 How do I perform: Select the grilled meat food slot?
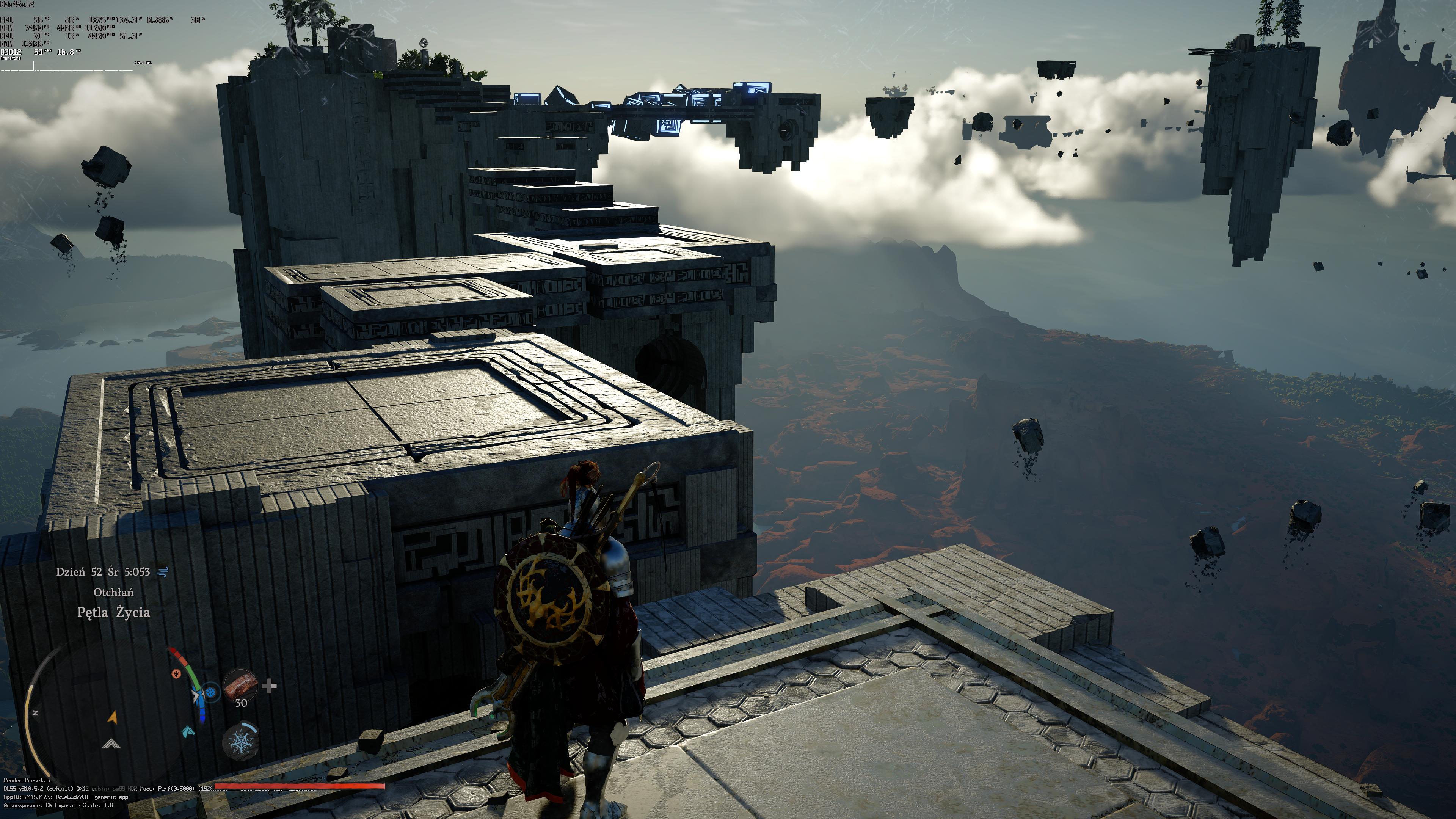242,686
